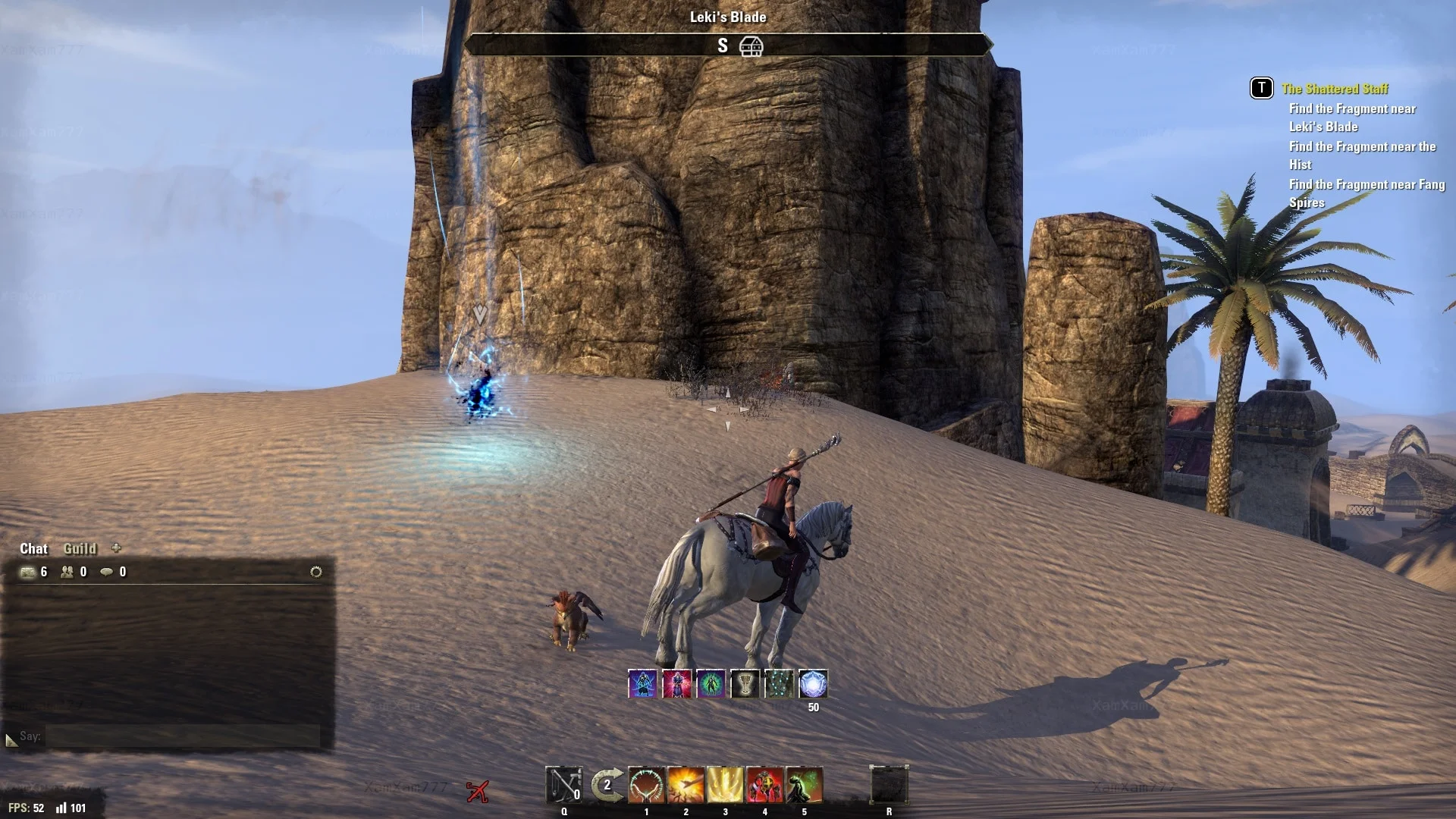Switch to the Guild chat tab

pyautogui.click(x=80, y=548)
